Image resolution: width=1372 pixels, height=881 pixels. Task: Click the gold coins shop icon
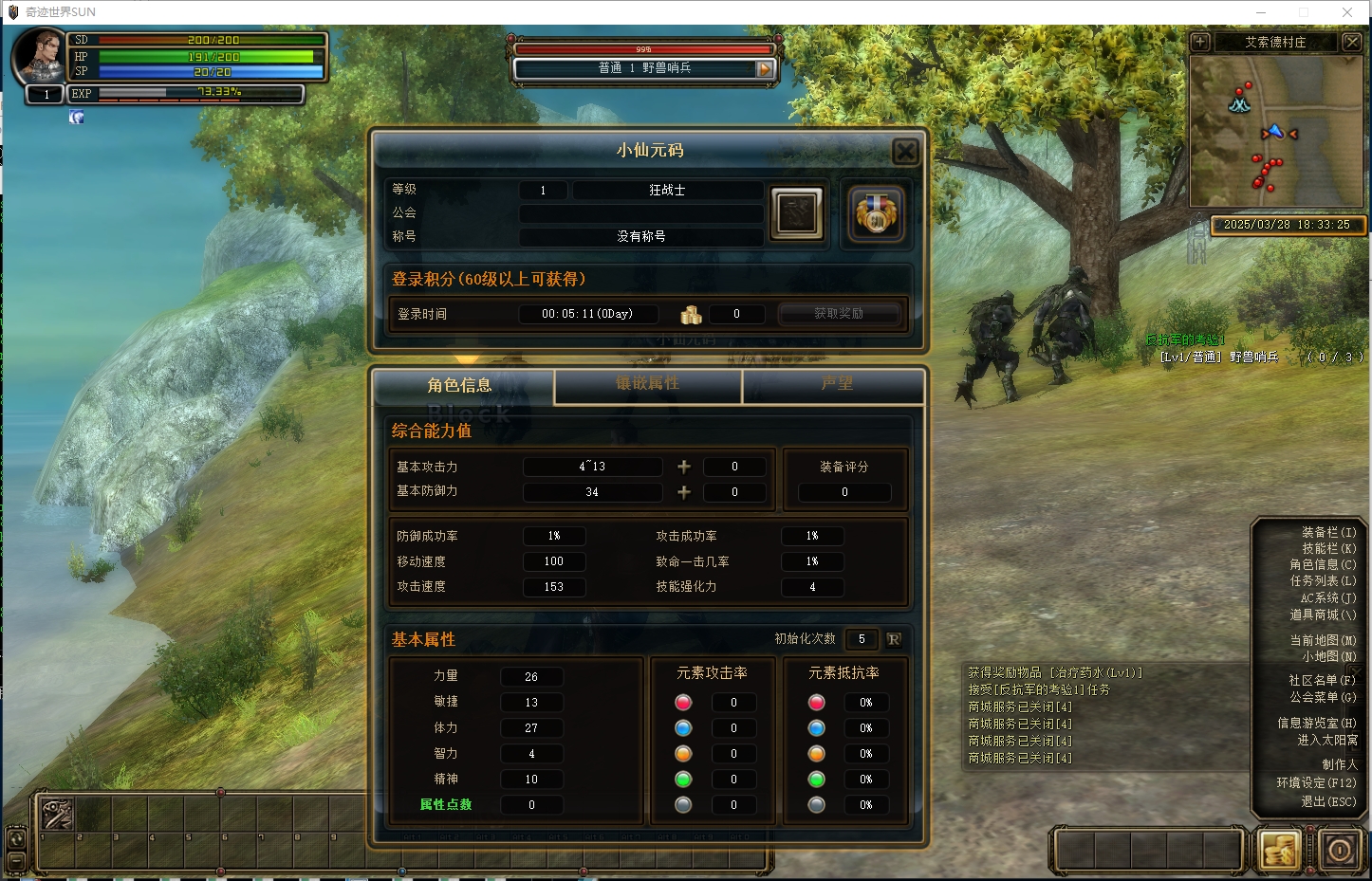pos(1278,850)
